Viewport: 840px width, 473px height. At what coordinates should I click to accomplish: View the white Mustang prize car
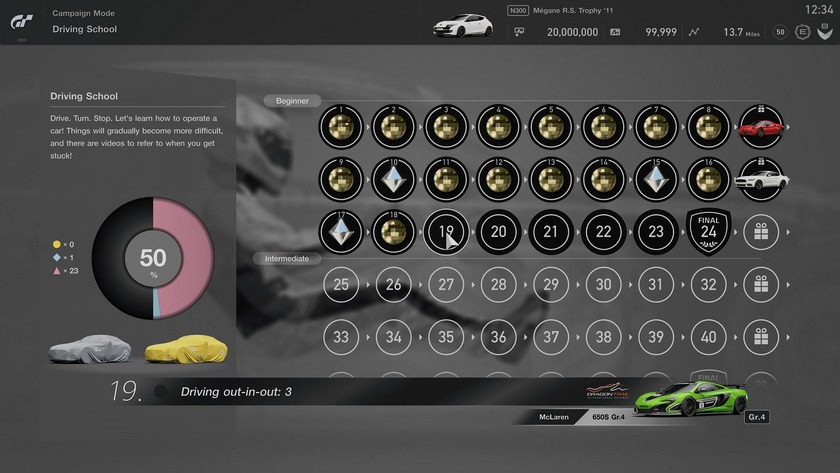761,180
